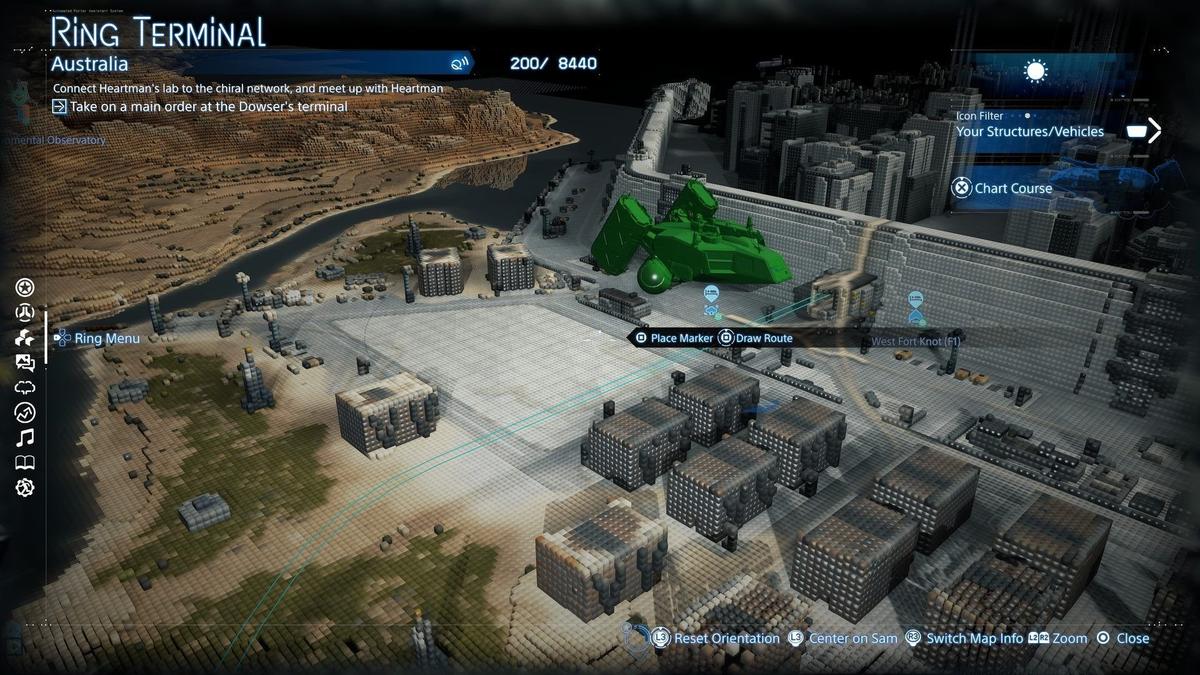Close the map screen
1200x675 pixels.
(x=1123, y=638)
